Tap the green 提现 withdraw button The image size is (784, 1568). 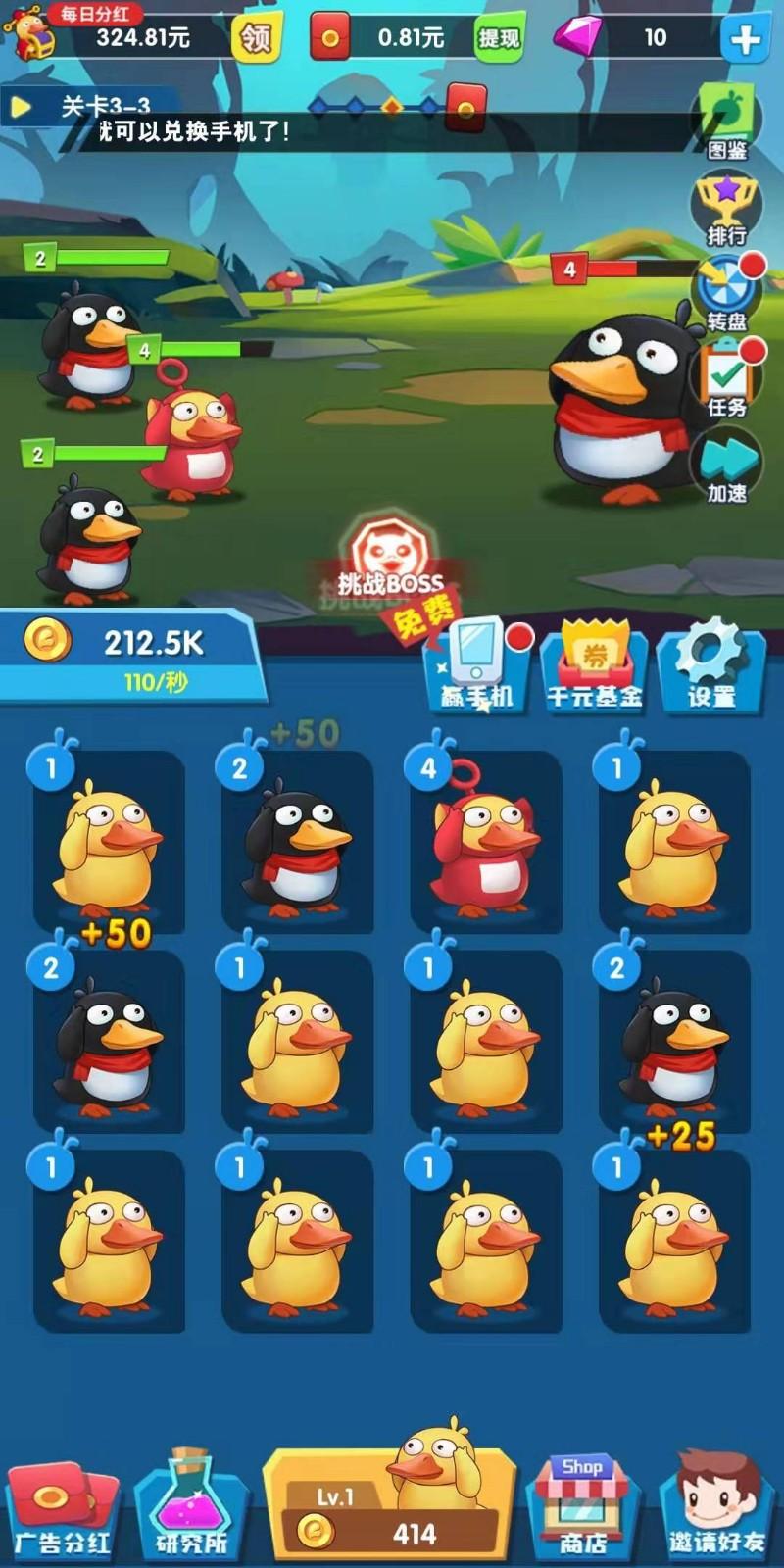[498, 38]
